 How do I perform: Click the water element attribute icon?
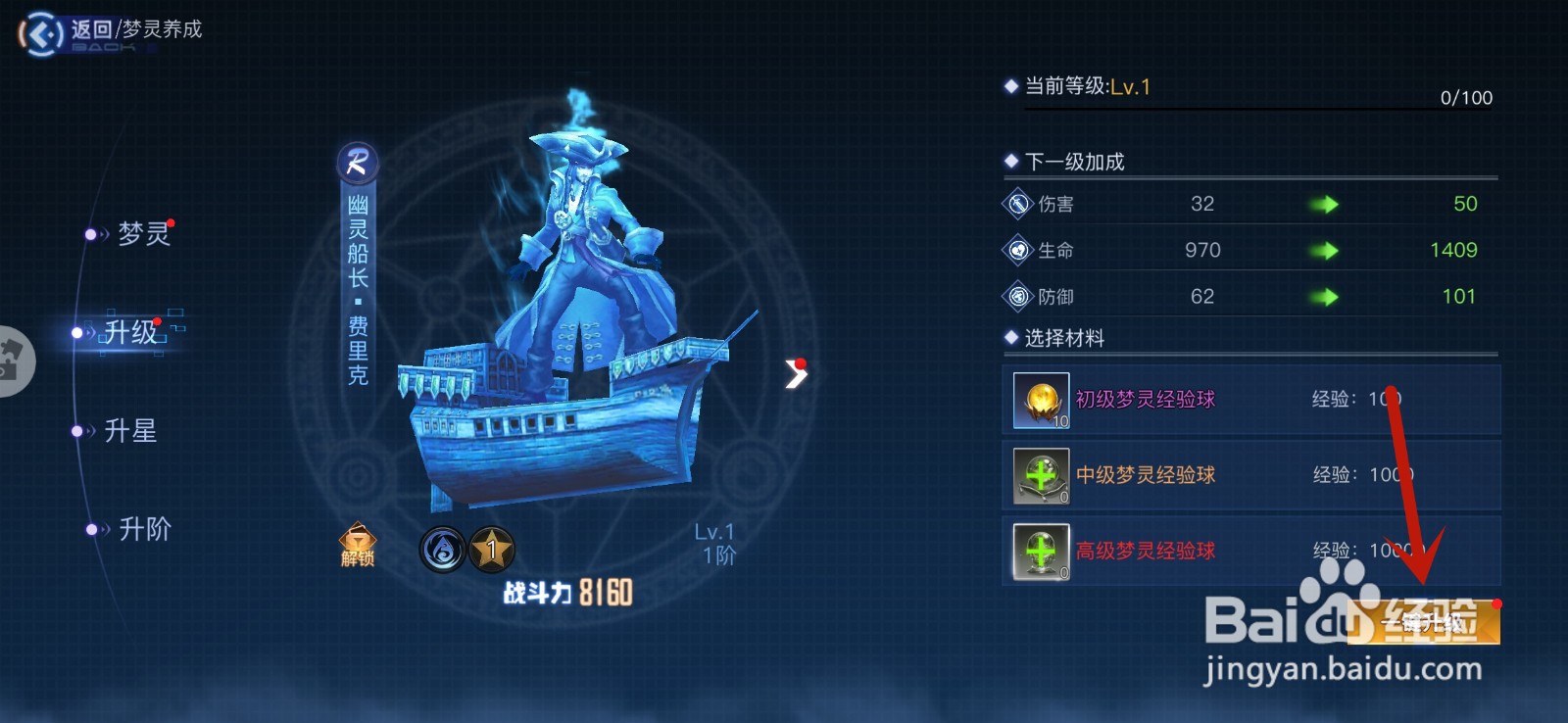tap(442, 550)
